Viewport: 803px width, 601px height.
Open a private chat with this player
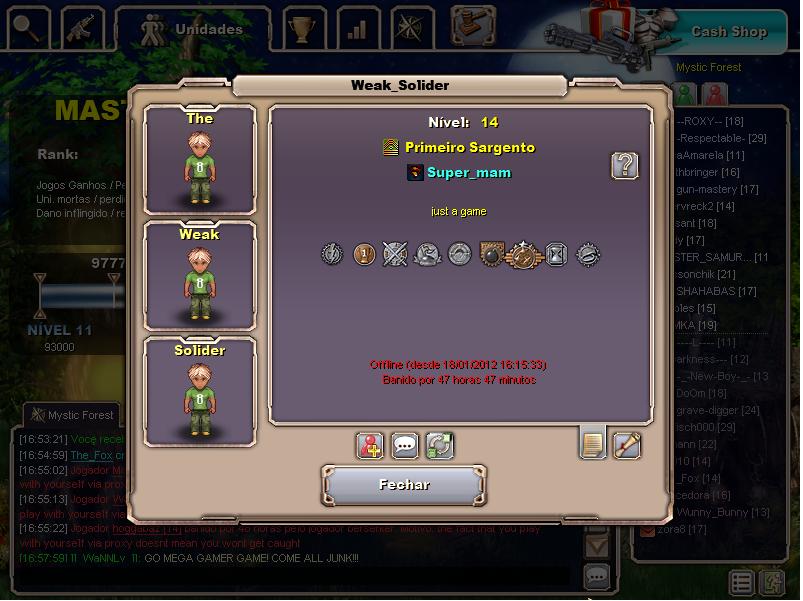point(405,445)
